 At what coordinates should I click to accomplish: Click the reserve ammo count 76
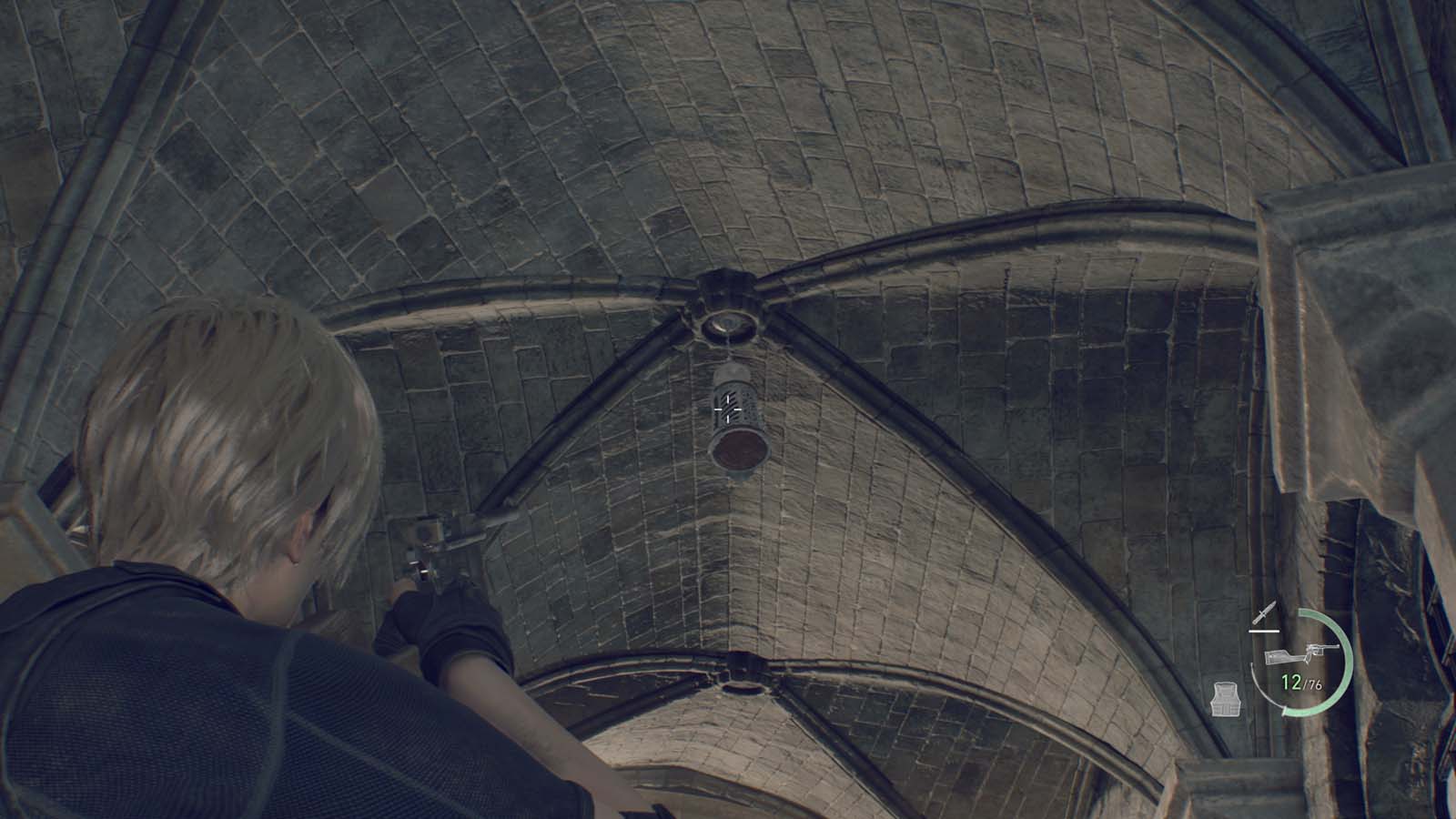point(1315,684)
